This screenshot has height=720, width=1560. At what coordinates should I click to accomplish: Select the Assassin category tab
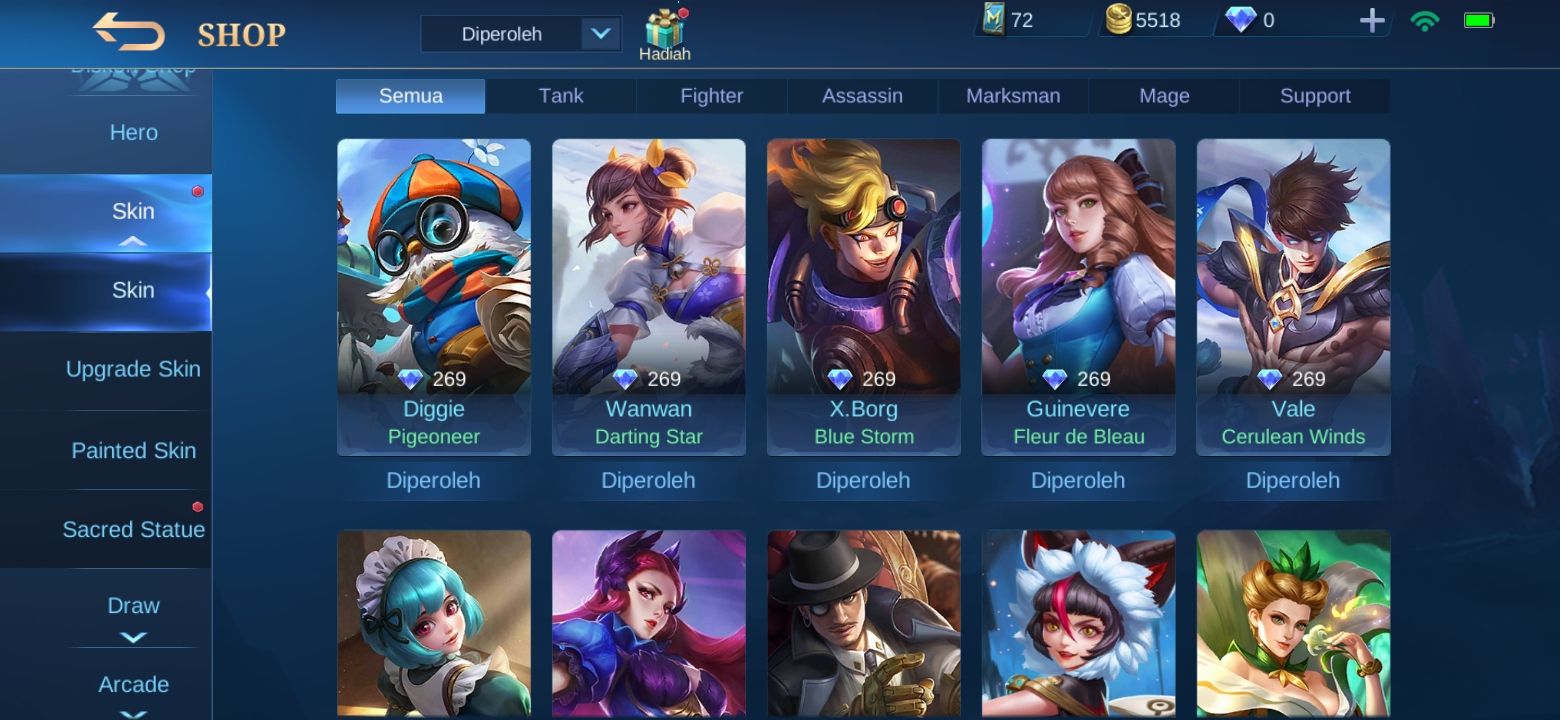(862, 96)
